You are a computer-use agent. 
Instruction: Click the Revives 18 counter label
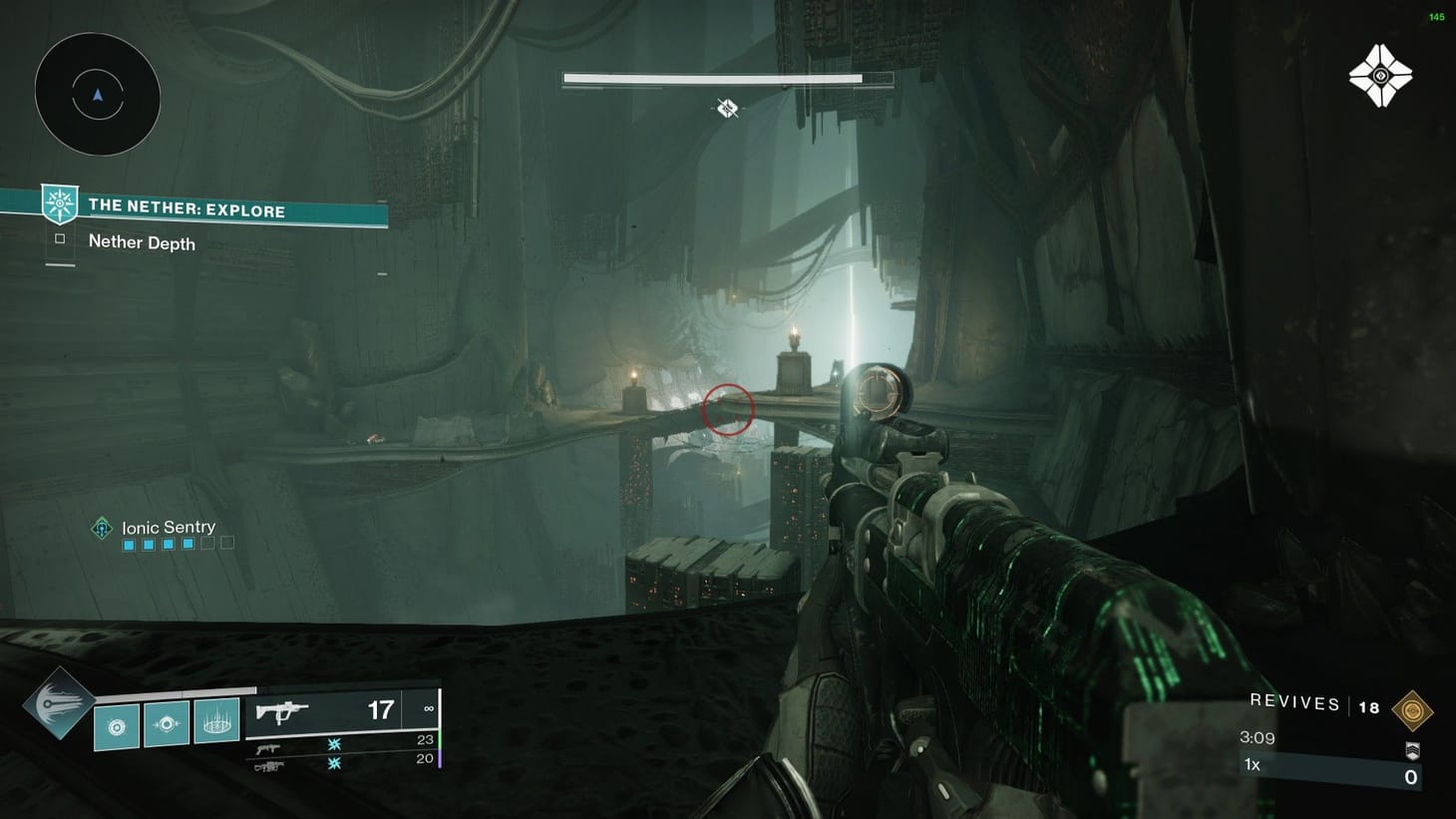click(1295, 702)
